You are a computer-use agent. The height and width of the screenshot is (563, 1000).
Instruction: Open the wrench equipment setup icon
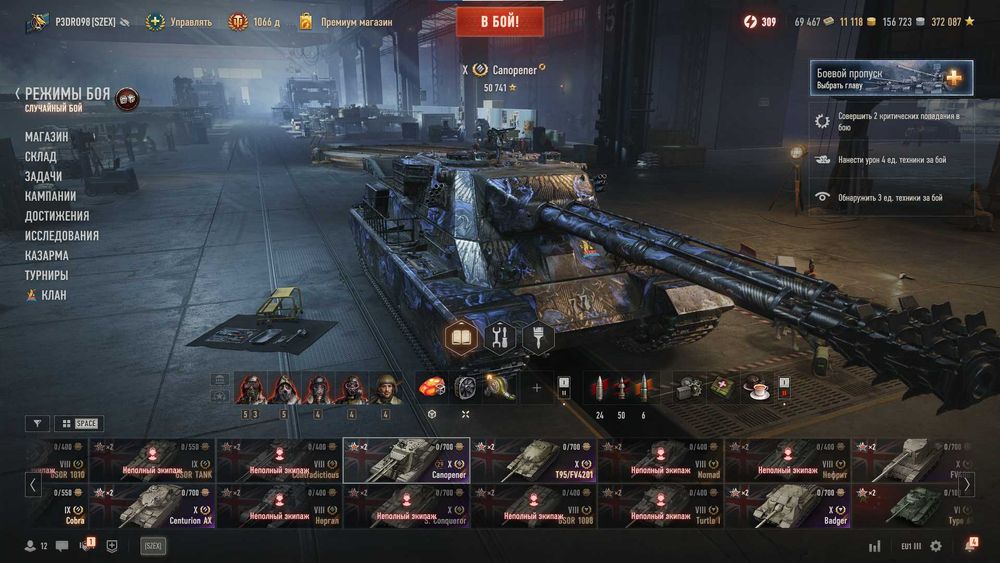[500, 338]
